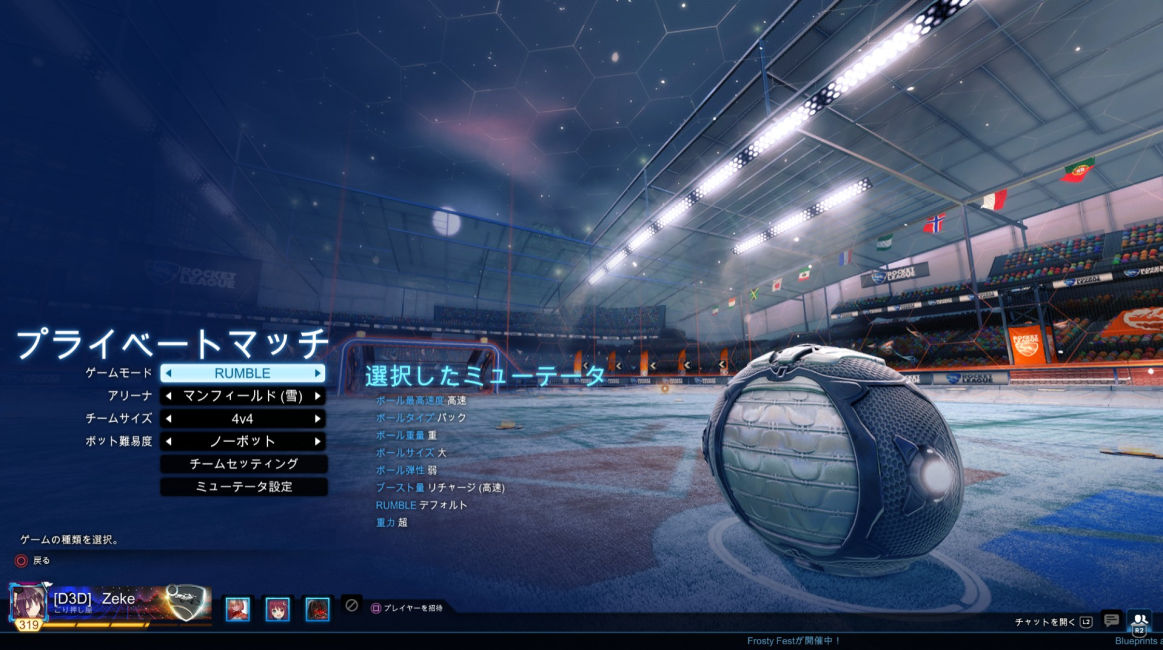Select the 4v4 team size row

click(243, 419)
